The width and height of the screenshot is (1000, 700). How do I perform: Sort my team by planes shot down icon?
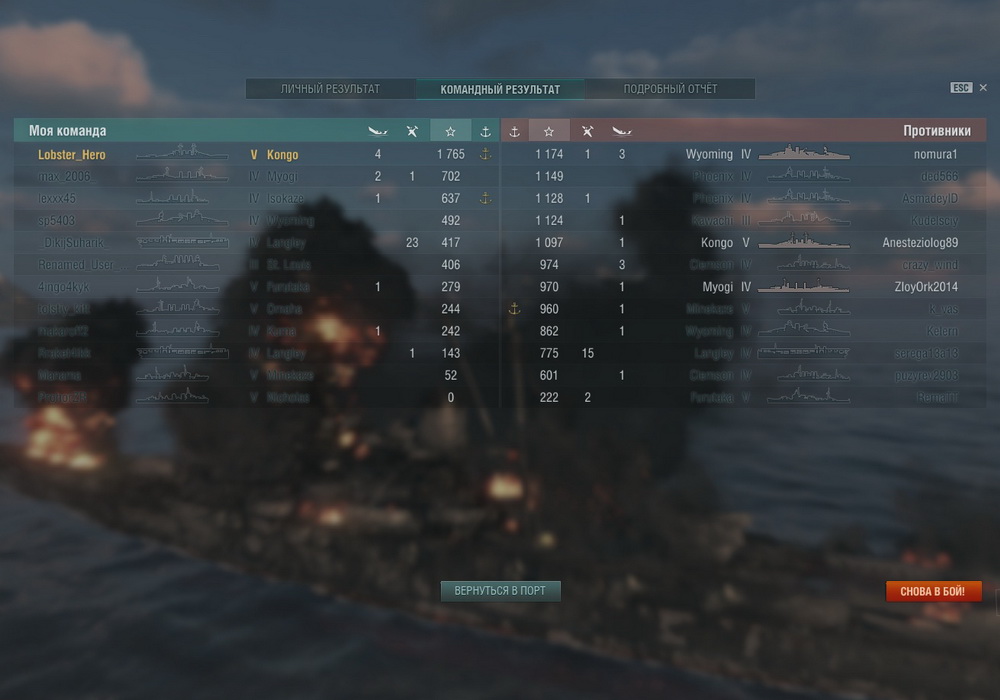[x=412, y=131]
